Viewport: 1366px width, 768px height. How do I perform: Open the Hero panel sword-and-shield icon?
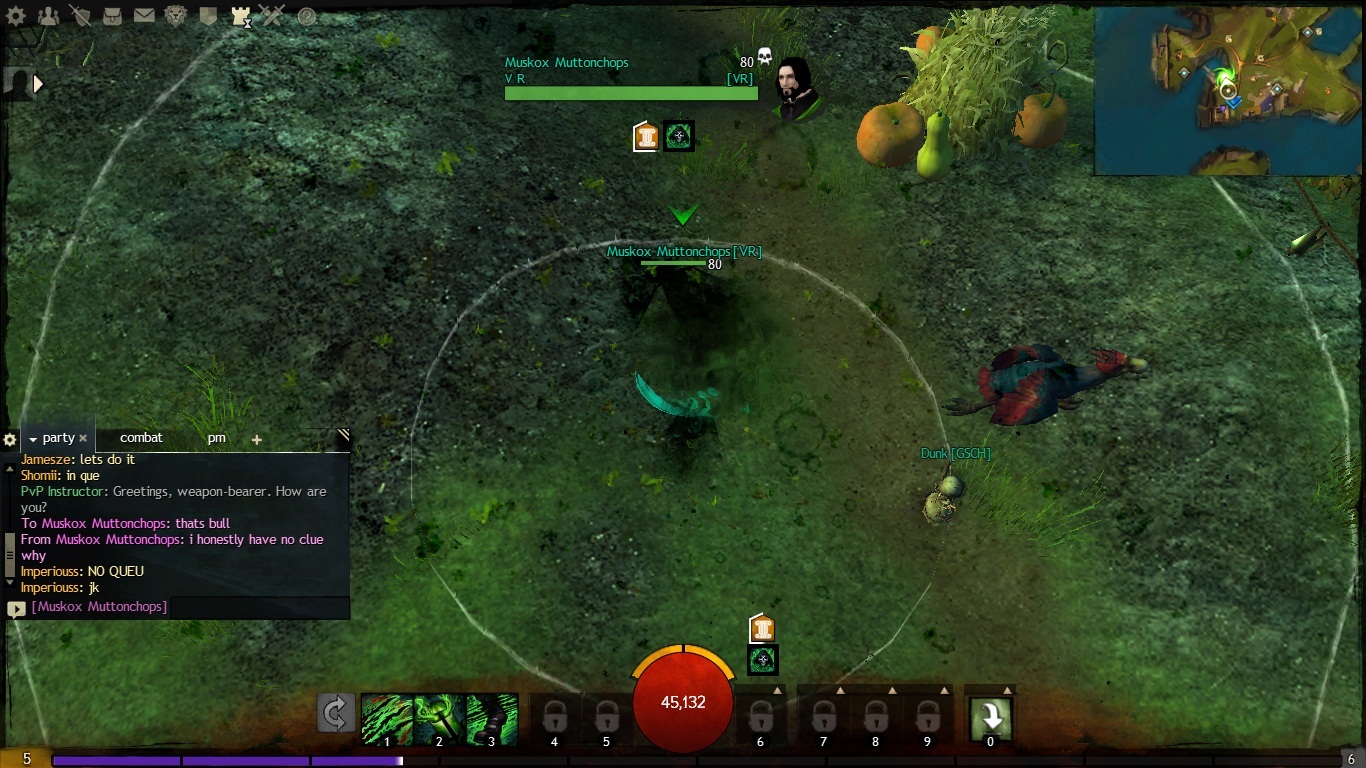[80, 16]
